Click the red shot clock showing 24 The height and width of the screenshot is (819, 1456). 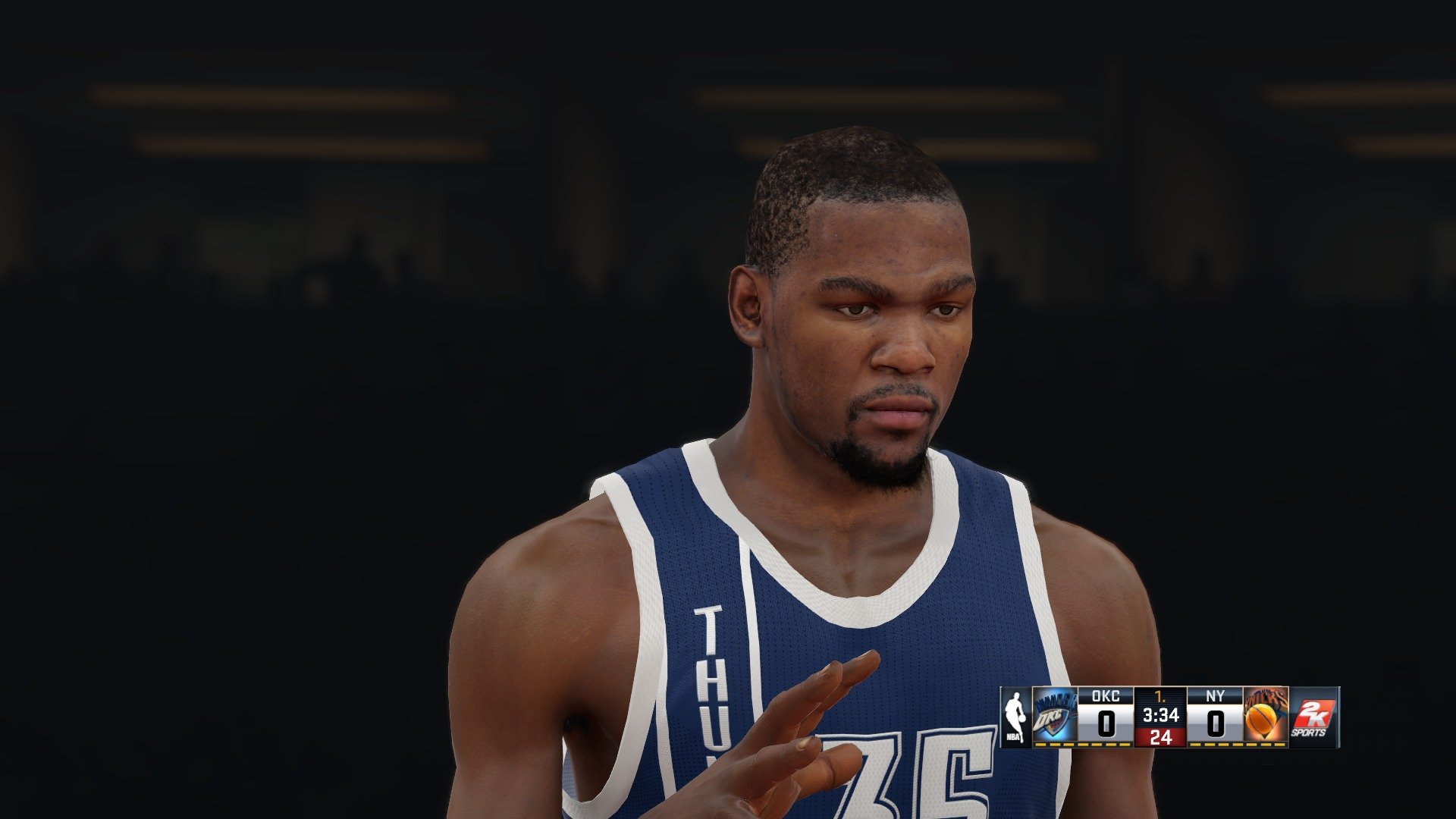[x=1161, y=737]
